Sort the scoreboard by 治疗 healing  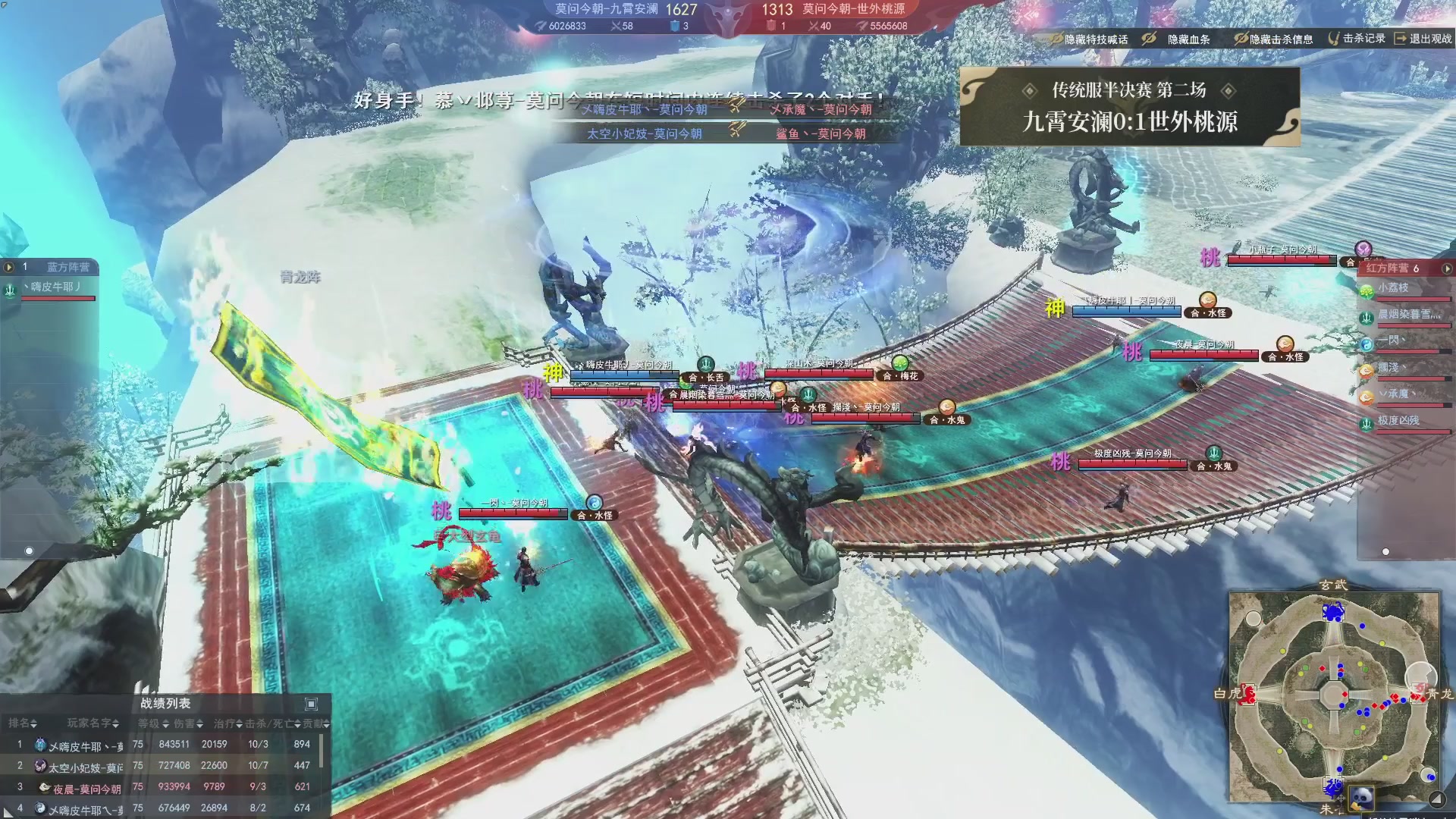point(227,723)
